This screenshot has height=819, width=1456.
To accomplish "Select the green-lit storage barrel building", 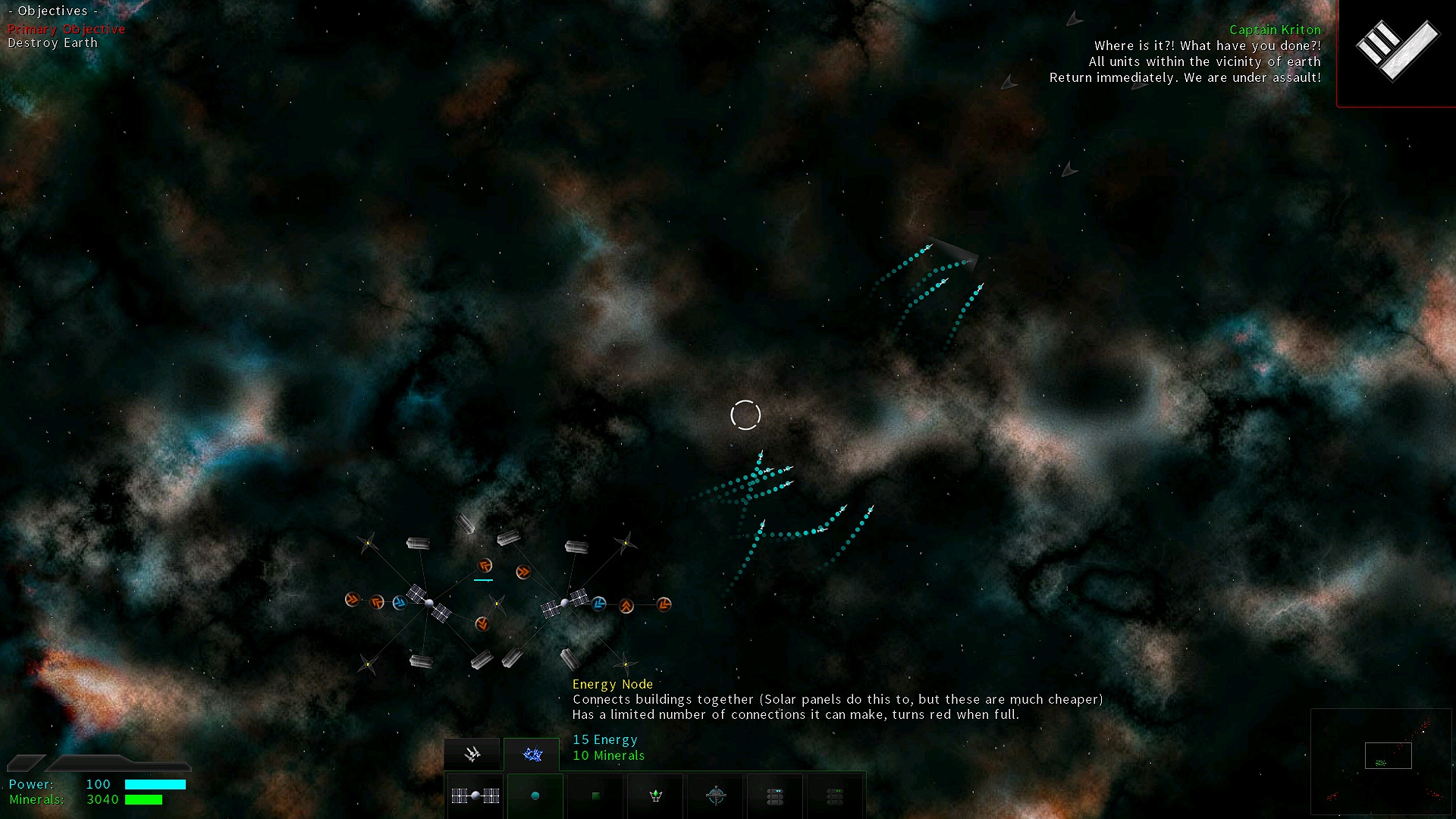I will pos(835,795).
